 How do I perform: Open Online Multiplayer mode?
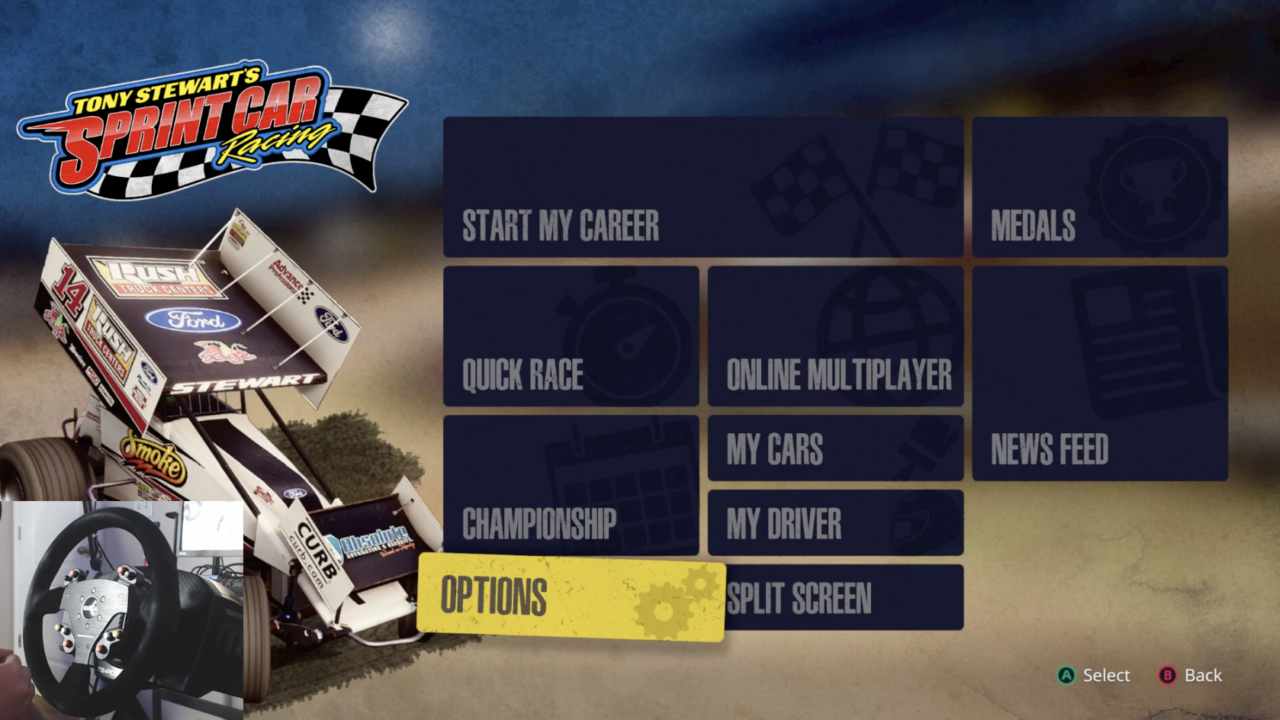tap(835, 336)
